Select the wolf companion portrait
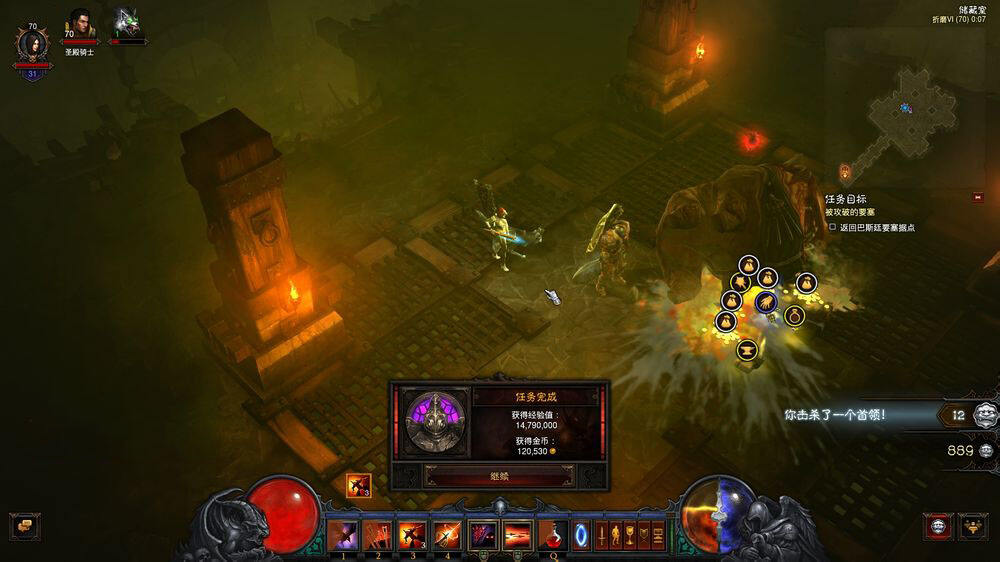The width and height of the screenshot is (1000, 562). 127,24
